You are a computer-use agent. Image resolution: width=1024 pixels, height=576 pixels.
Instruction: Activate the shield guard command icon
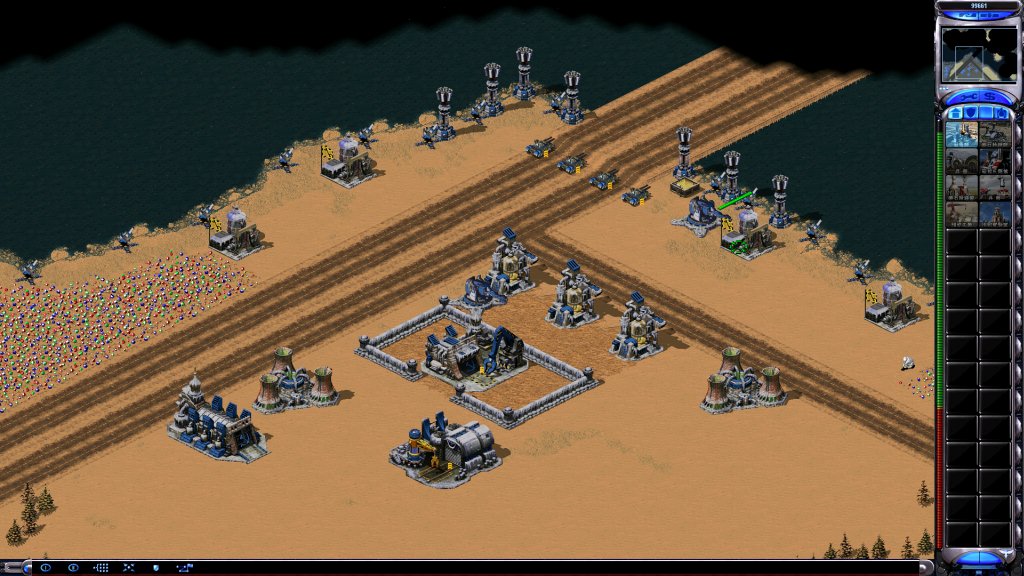click(156, 568)
